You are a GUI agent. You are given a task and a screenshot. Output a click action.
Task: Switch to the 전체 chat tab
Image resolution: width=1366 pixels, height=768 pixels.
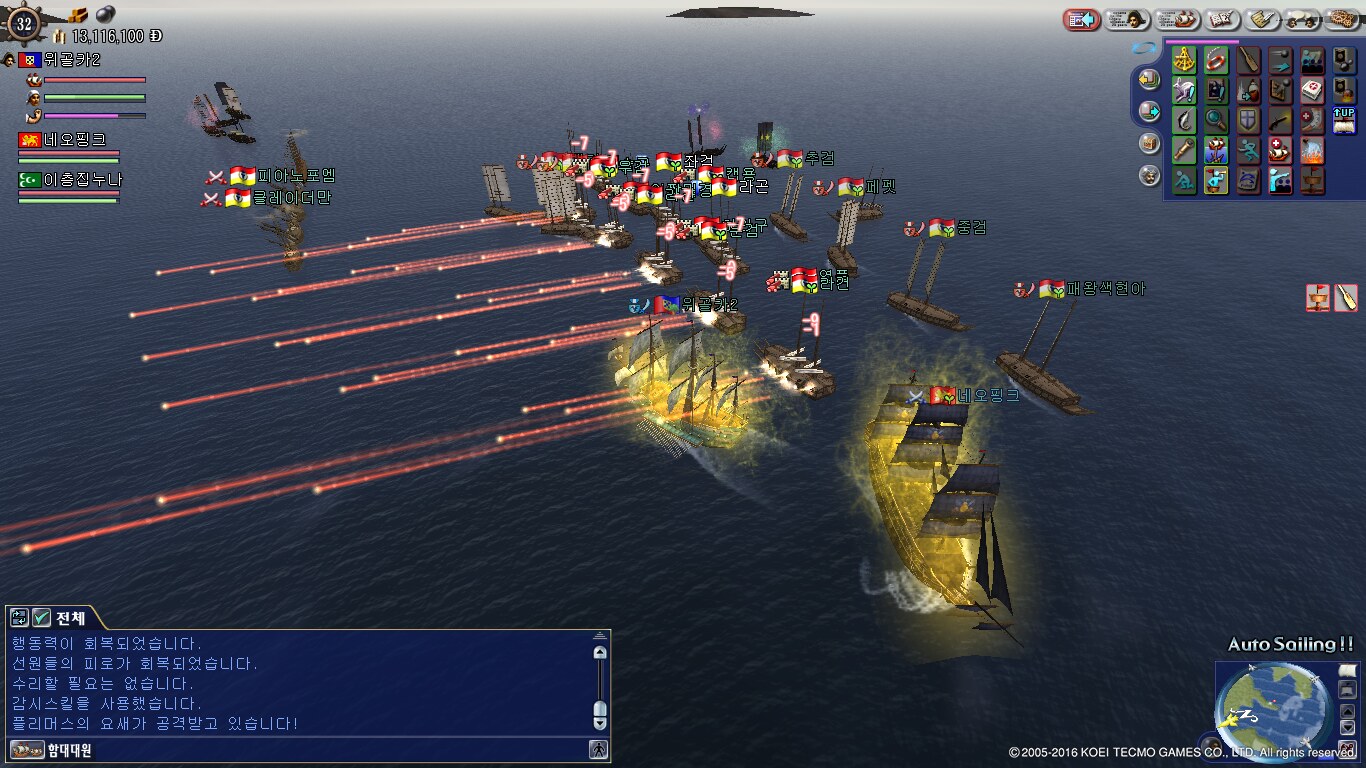point(70,618)
